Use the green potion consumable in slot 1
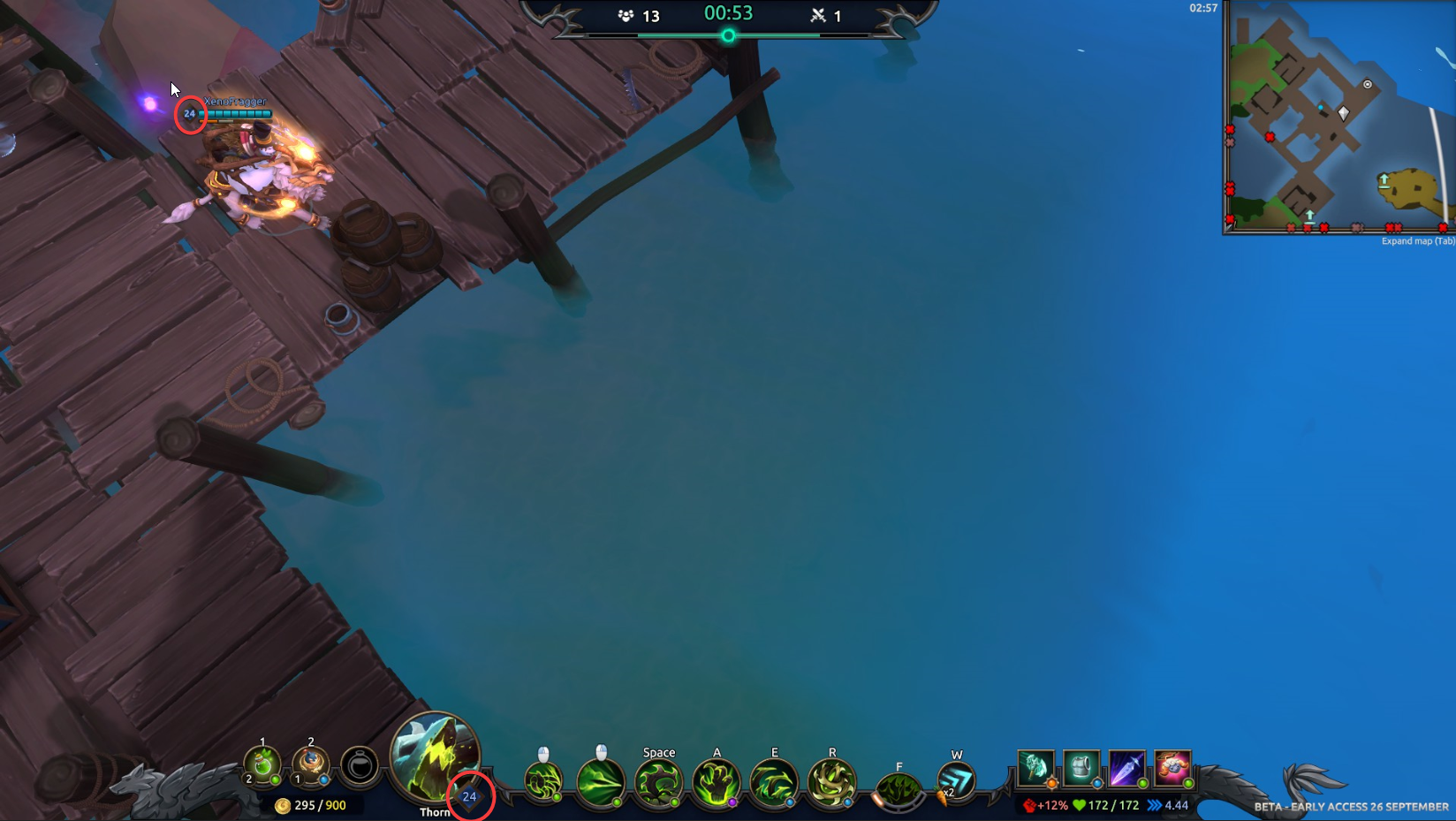Viewport: 1456px width, 821px height. [x=262, y=765]
